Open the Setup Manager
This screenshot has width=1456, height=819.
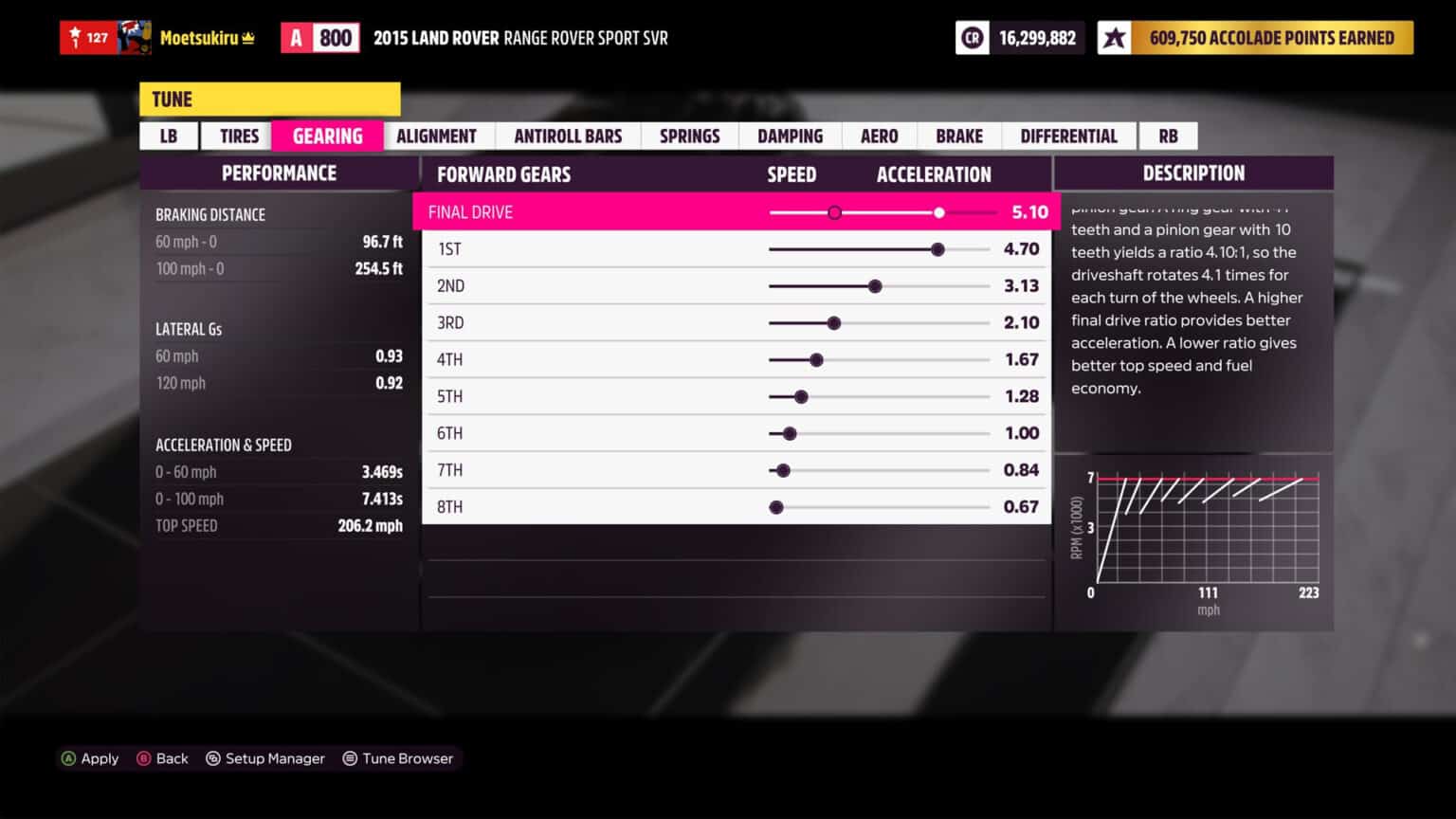265,758
